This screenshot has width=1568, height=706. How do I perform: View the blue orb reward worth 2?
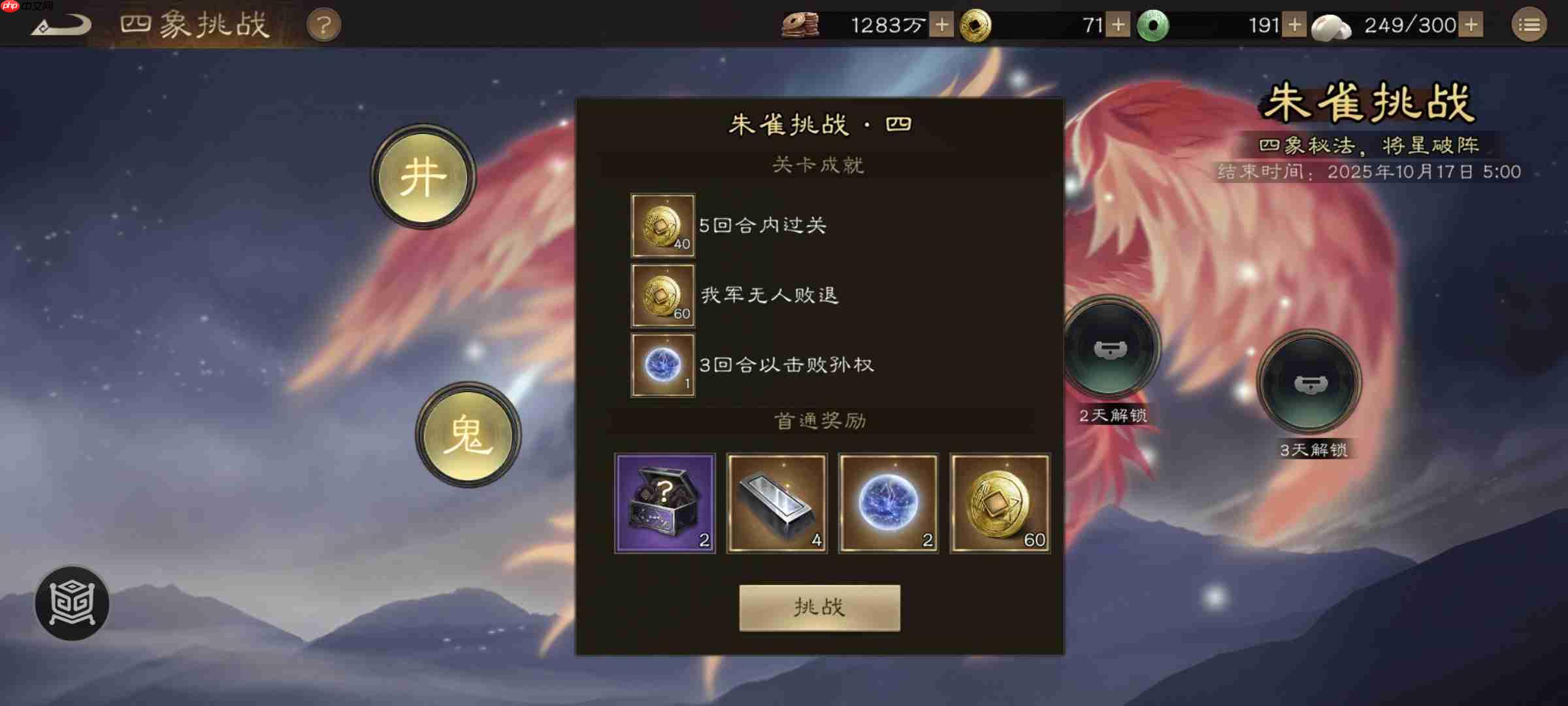[888, 503]
